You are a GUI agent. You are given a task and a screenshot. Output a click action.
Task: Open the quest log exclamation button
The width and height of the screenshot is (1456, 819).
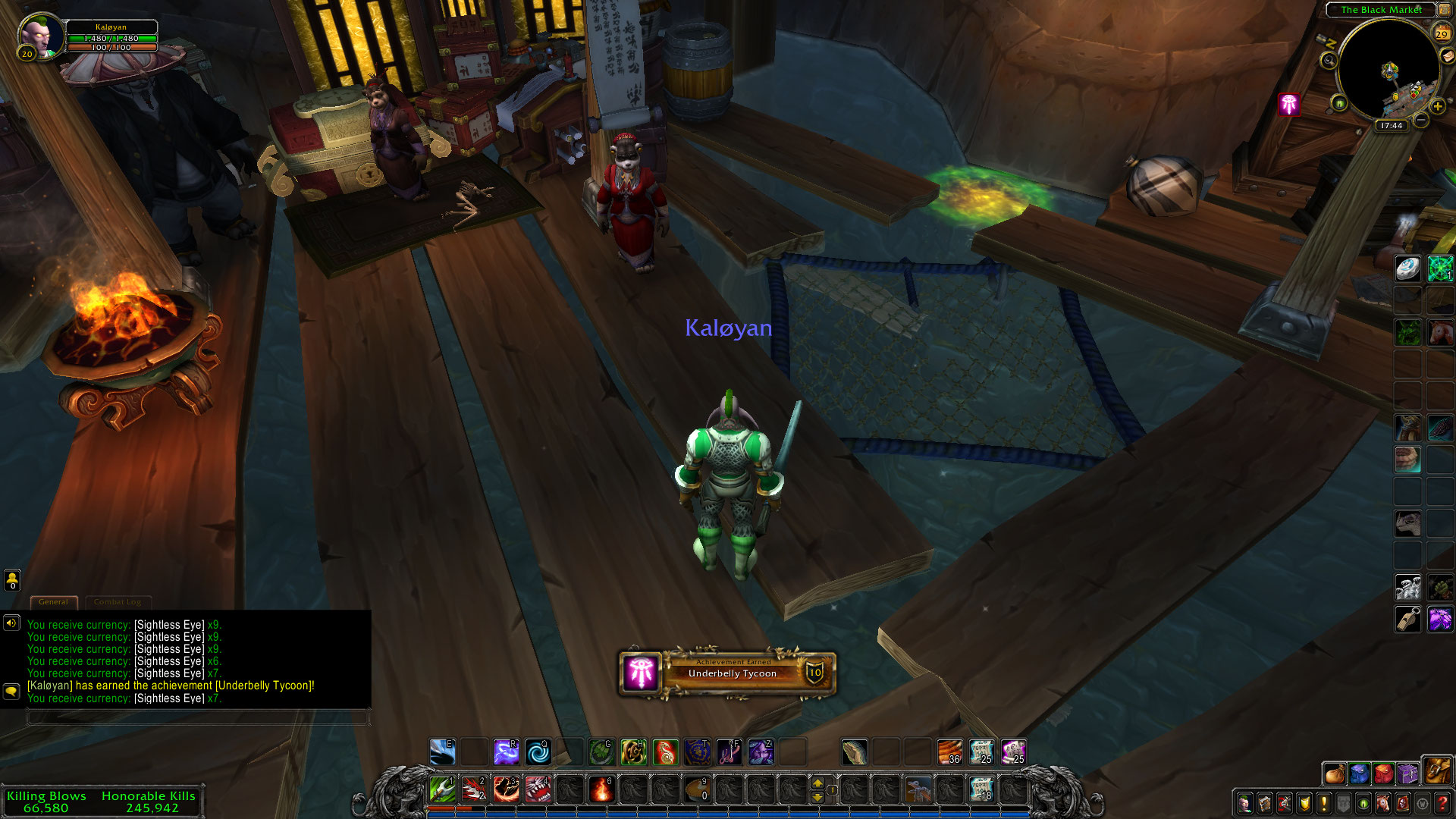point(1324,803)
